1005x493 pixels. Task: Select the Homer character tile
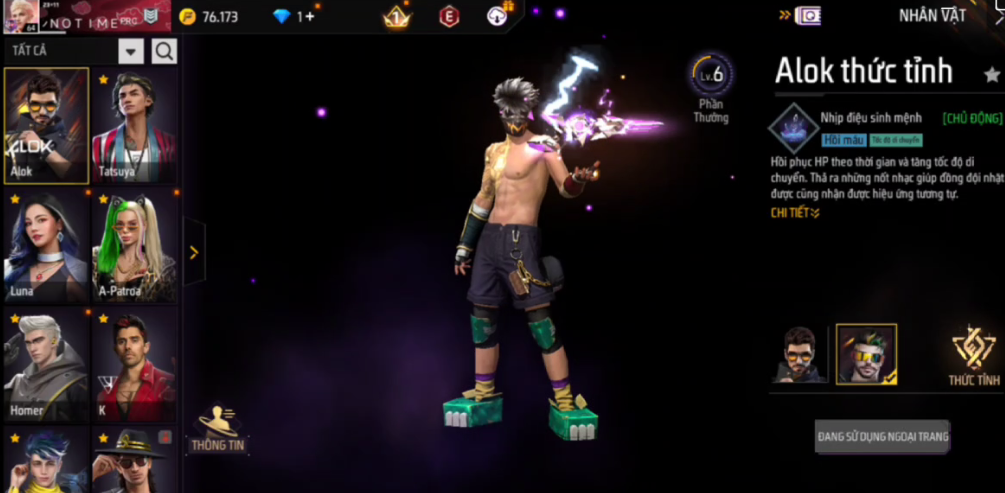click(x=46, y=367)
